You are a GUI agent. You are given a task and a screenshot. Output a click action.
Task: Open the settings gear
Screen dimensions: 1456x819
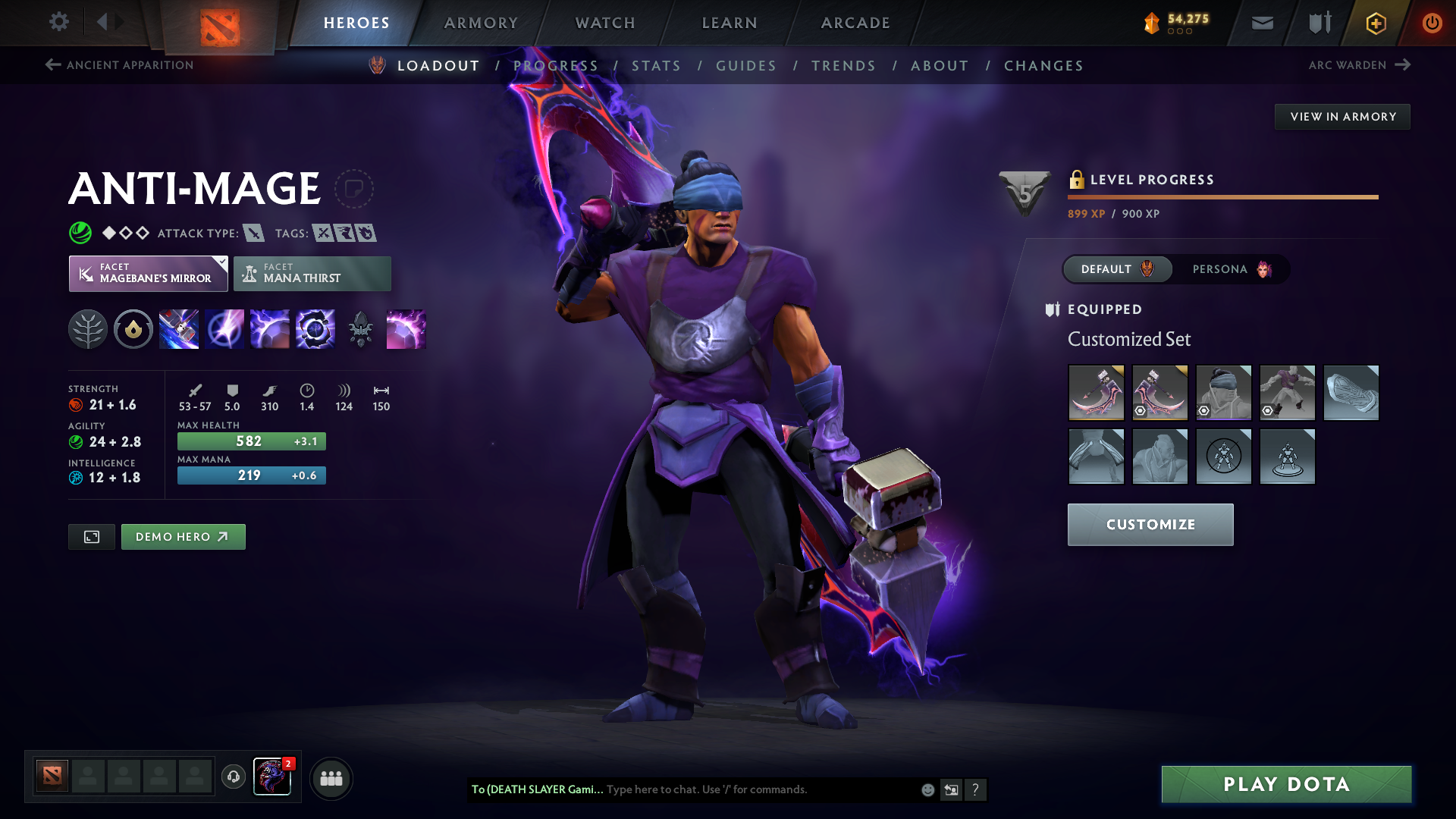click(59, 23)
